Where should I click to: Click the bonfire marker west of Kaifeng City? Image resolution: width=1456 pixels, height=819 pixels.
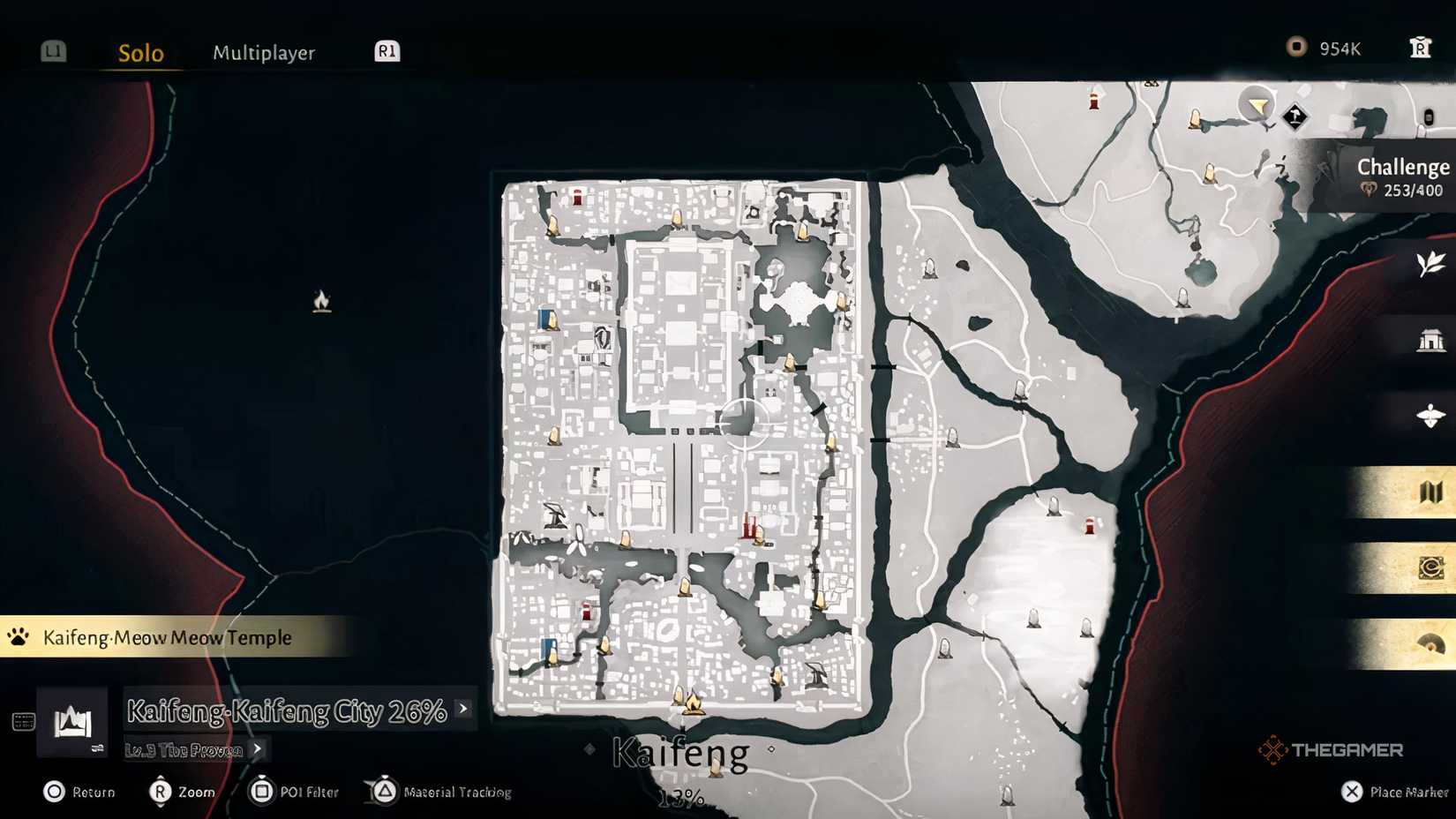coord(321,301)
